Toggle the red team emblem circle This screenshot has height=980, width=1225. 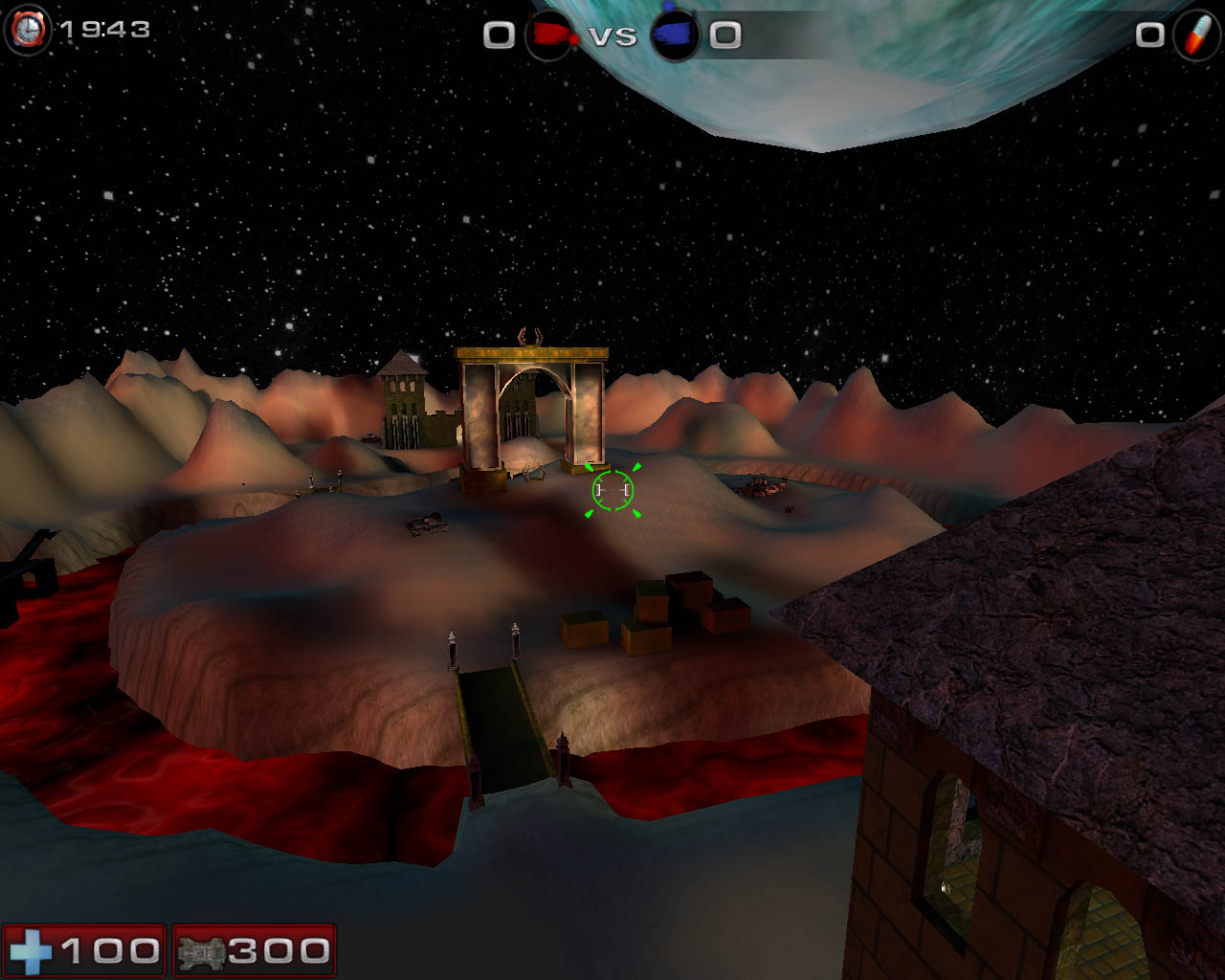pos(549,35)
